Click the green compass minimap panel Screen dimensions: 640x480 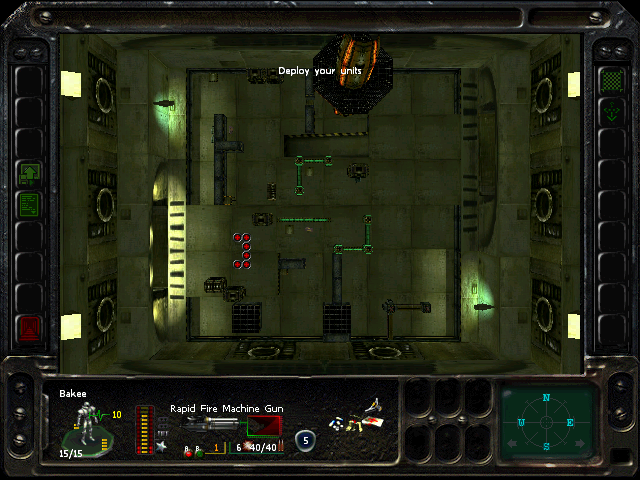tap(547, 420)
